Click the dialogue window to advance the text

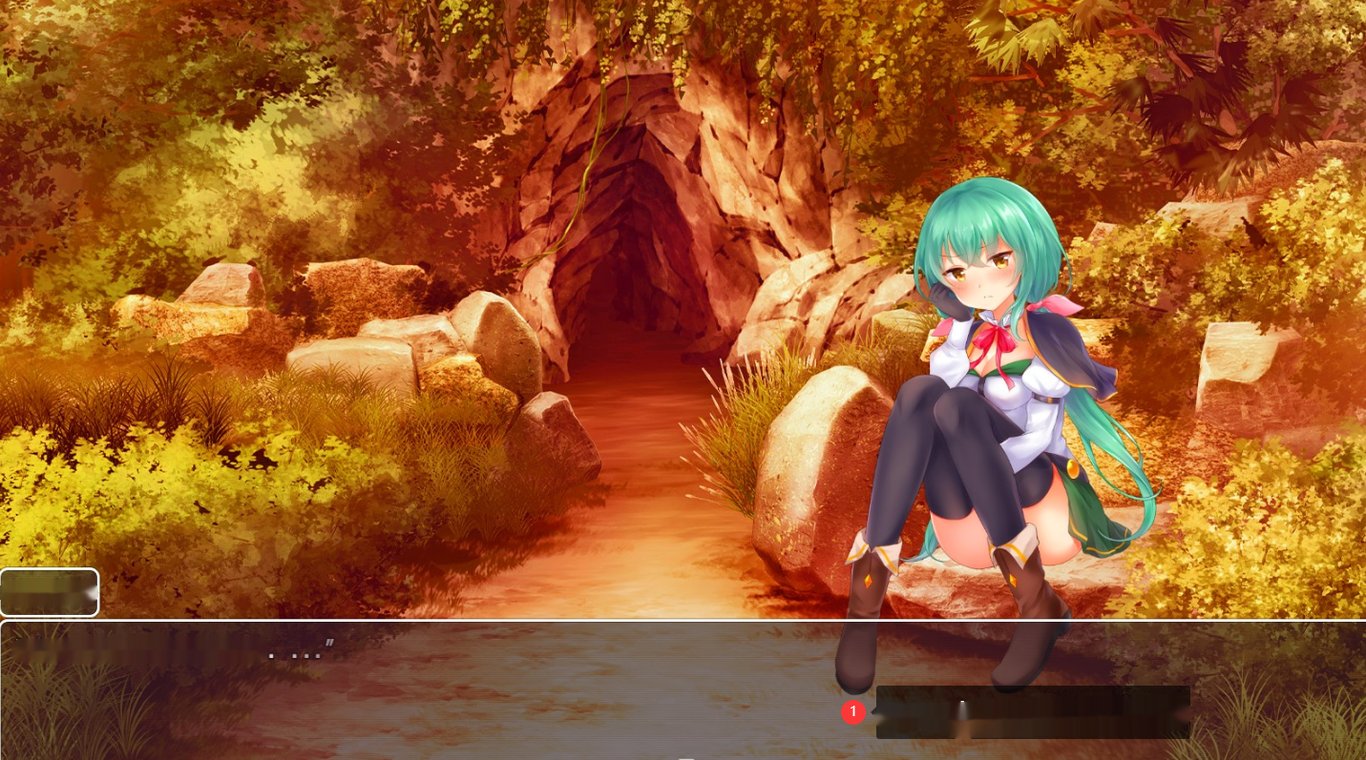(500, 690)
